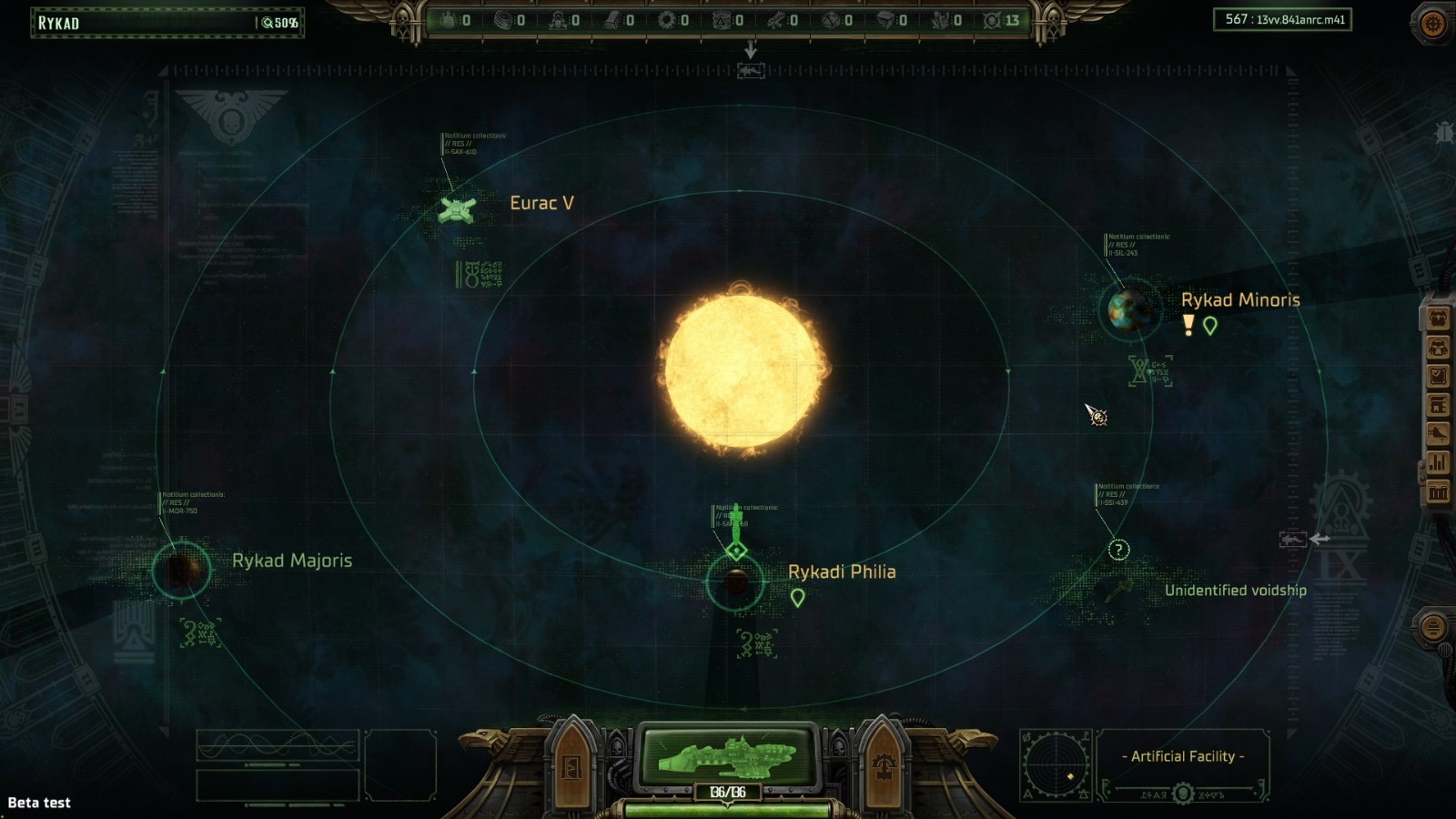
Task: Click the Artificial Facility label
Action: tap(1181, 755)
